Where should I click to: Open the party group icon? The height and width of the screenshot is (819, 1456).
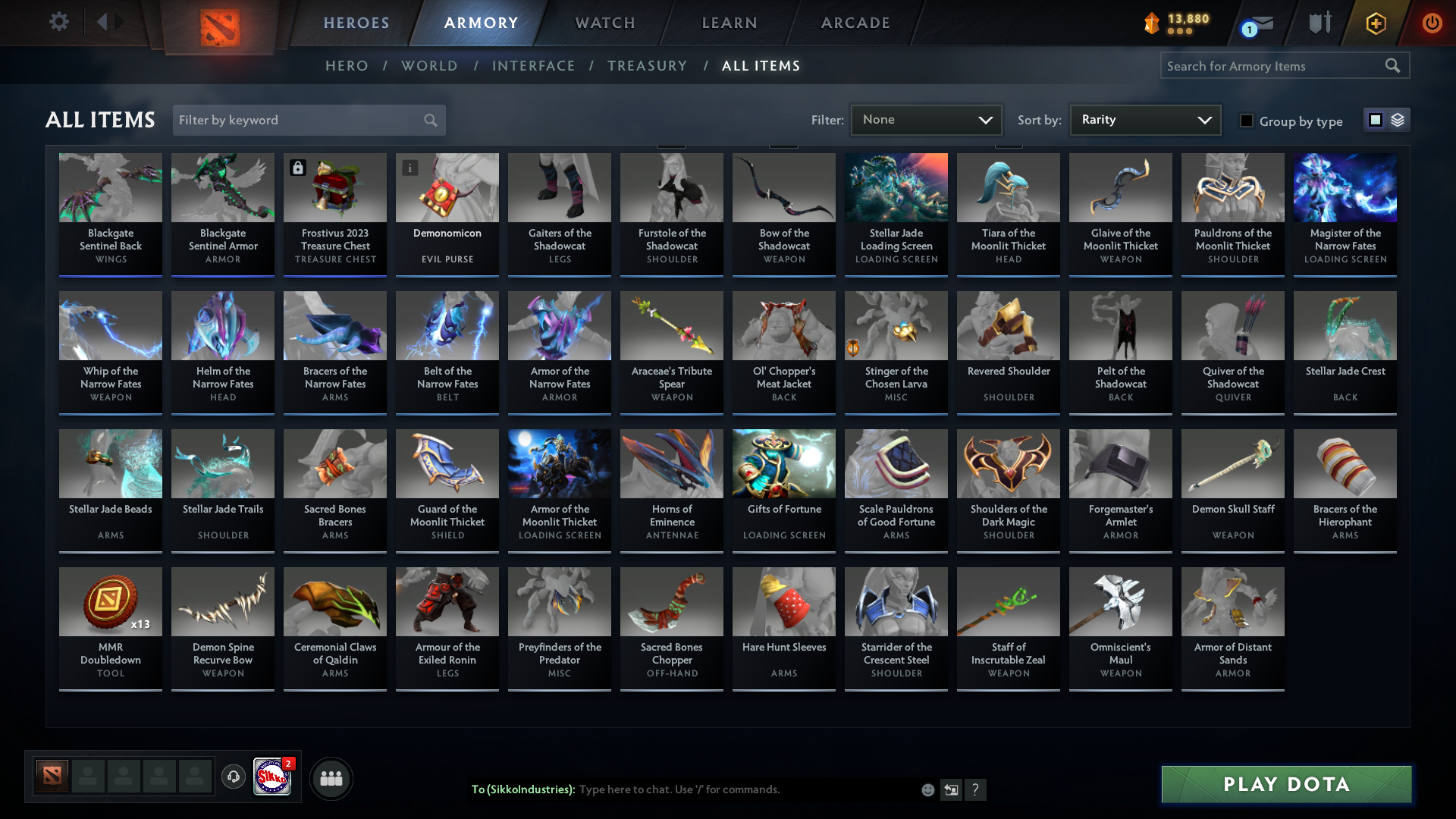click(x=331, y=778)
